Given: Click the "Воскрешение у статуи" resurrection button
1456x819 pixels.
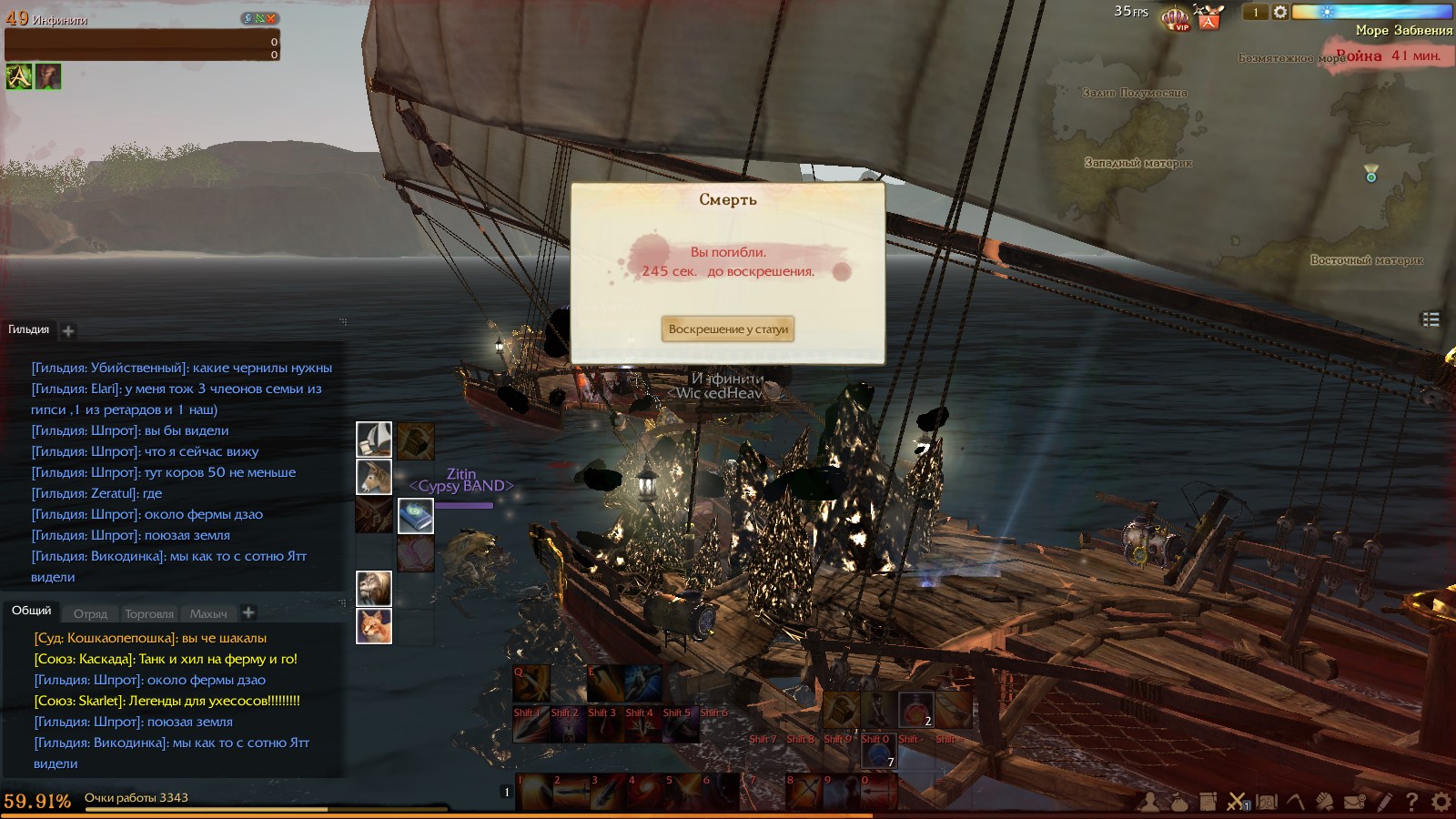Looking at the screenshot, I should click(x=728, y=329).
